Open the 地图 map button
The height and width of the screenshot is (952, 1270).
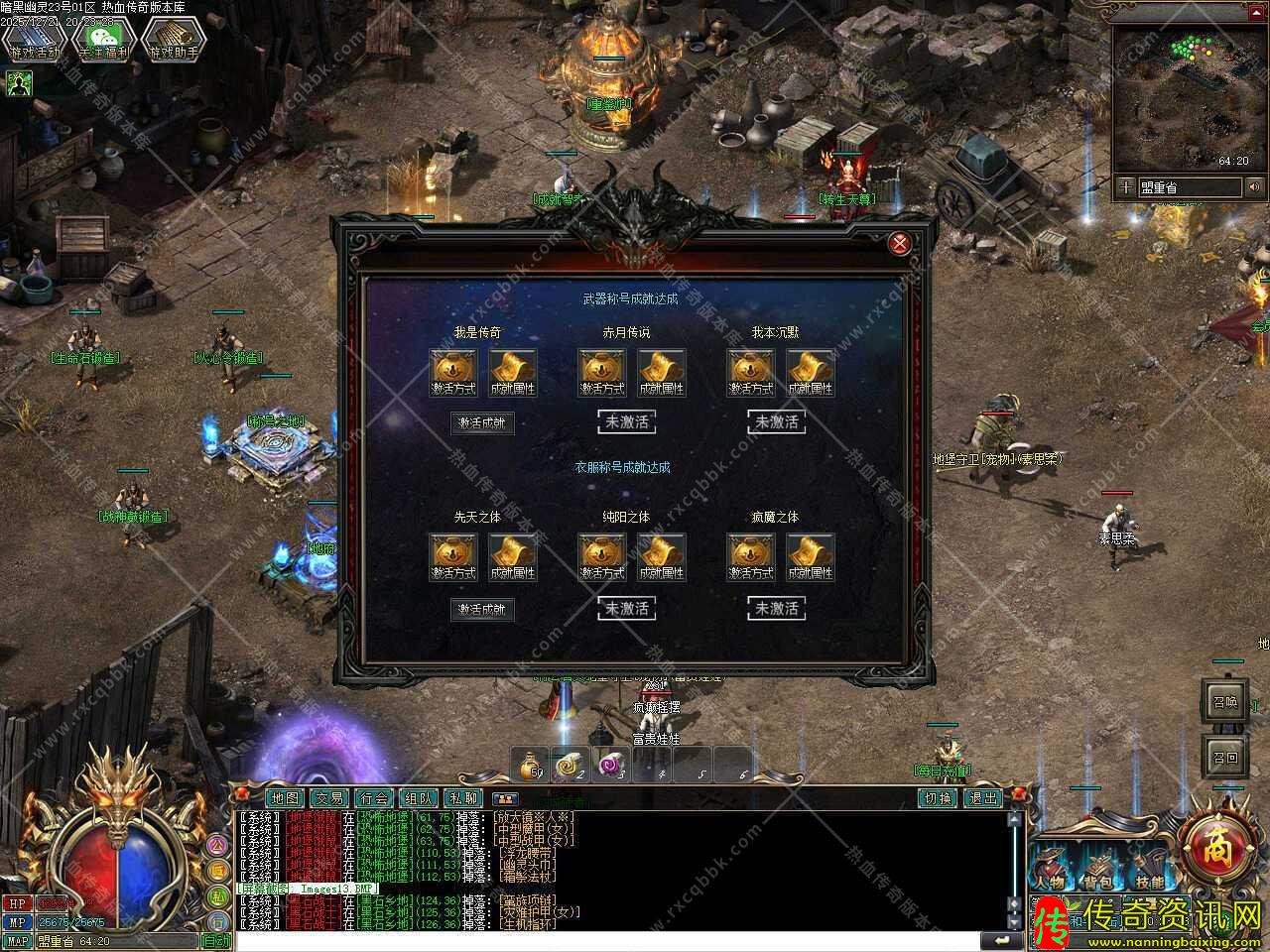(x=284, y=797)
